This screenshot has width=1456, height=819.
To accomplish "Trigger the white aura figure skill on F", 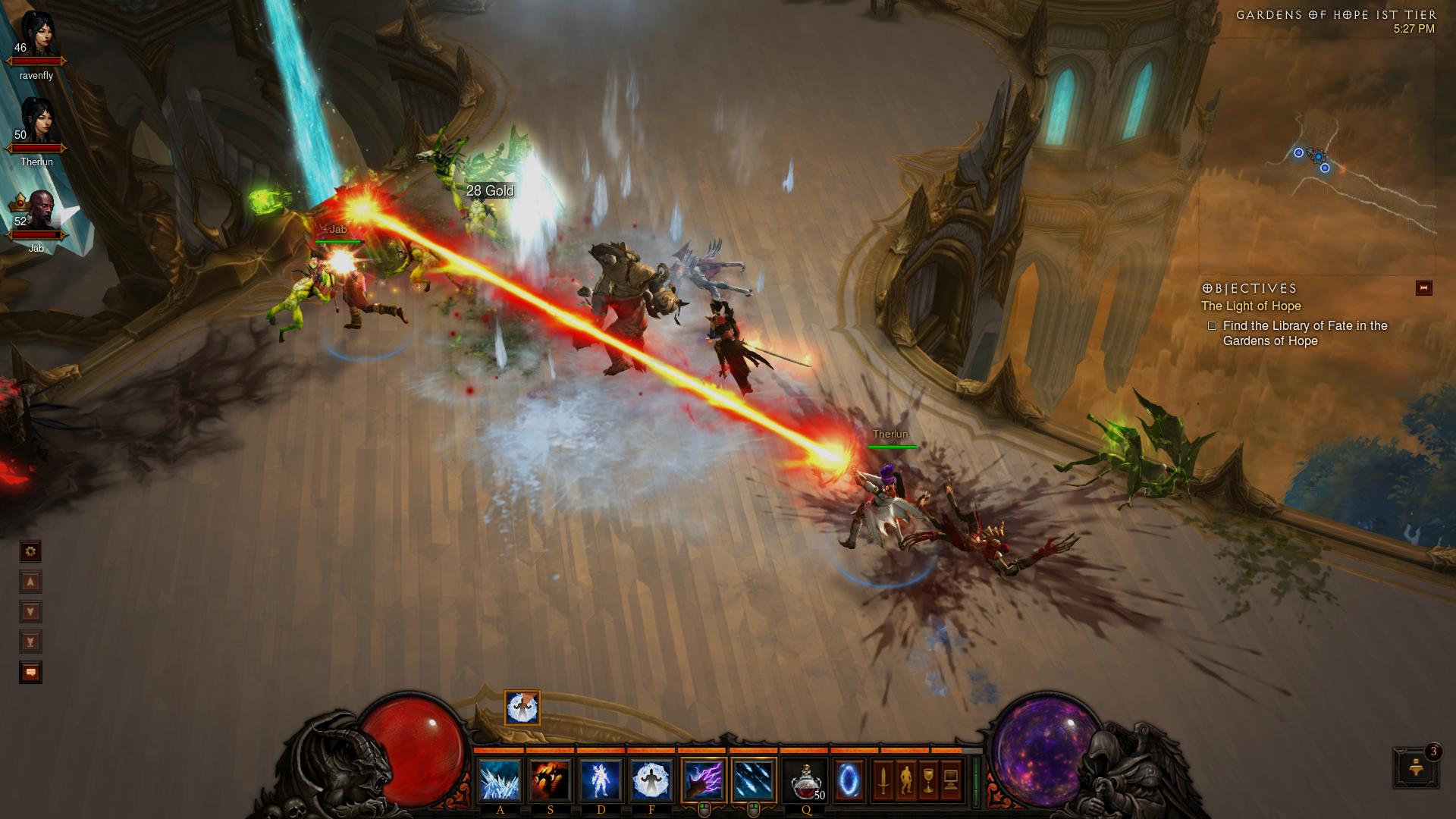I will (651, 780).
